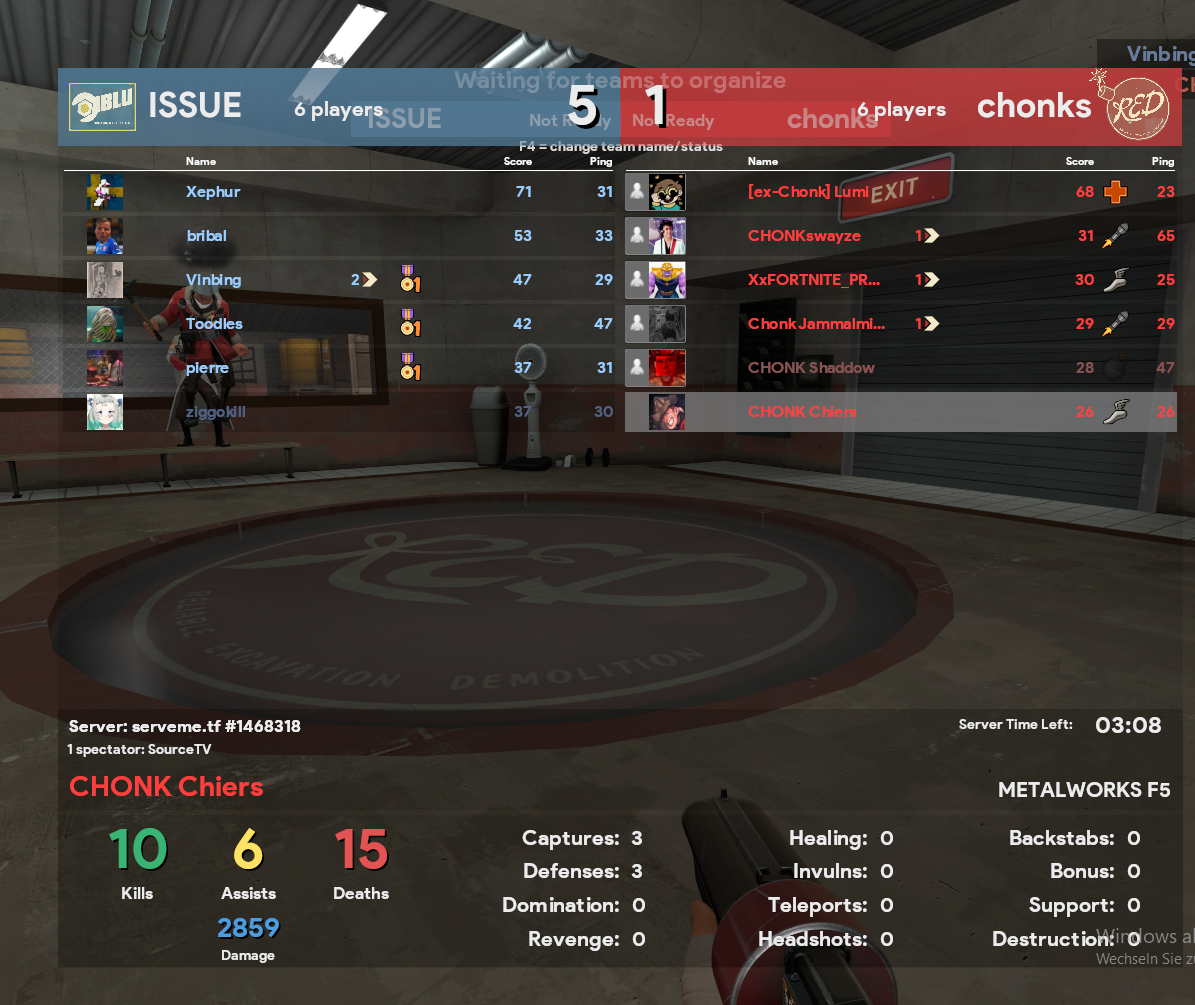Open the Thanos avatar on RED team
Screen dimensions: 1195x1005
(x=667, y=280)
